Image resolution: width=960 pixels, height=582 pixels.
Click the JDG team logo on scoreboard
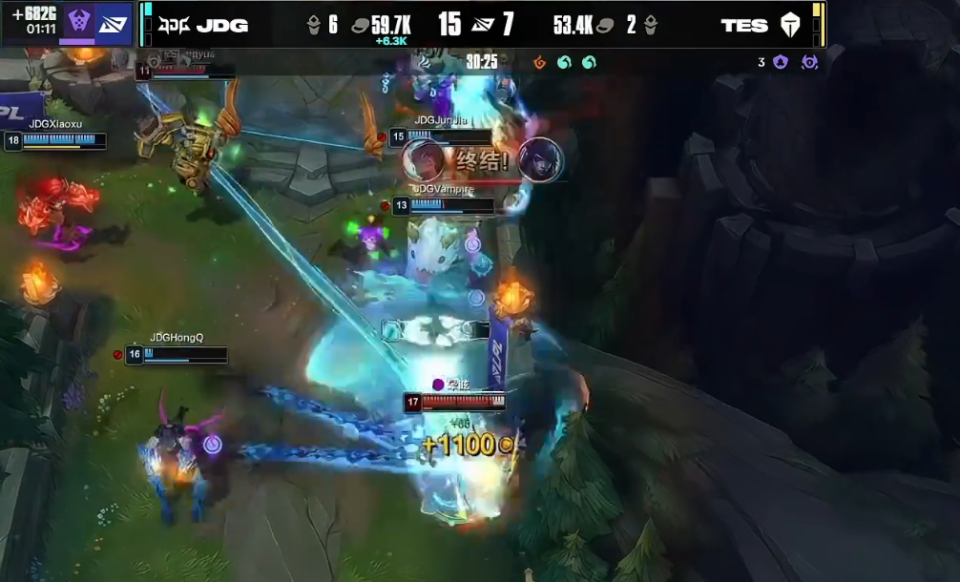pyautogui.click(x=174, y=25)
